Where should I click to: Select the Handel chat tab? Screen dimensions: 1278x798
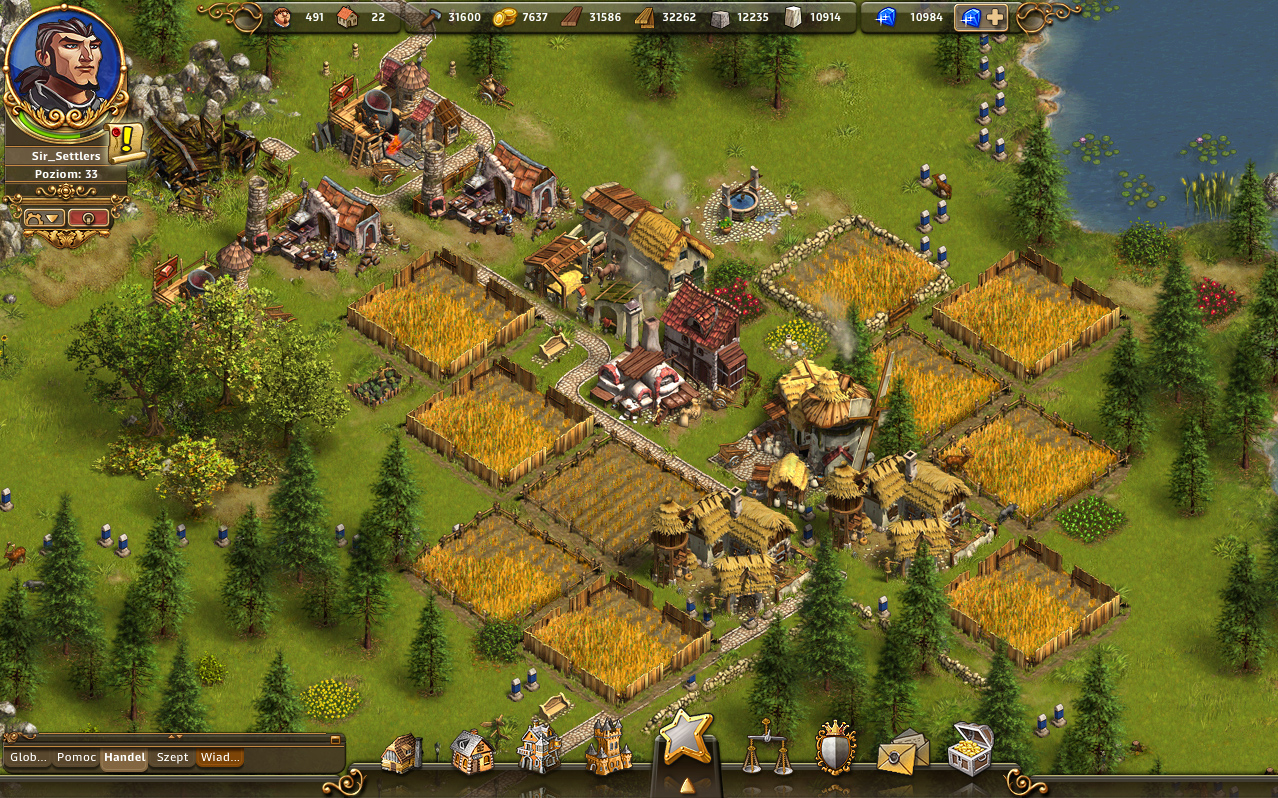pos(124,758)
